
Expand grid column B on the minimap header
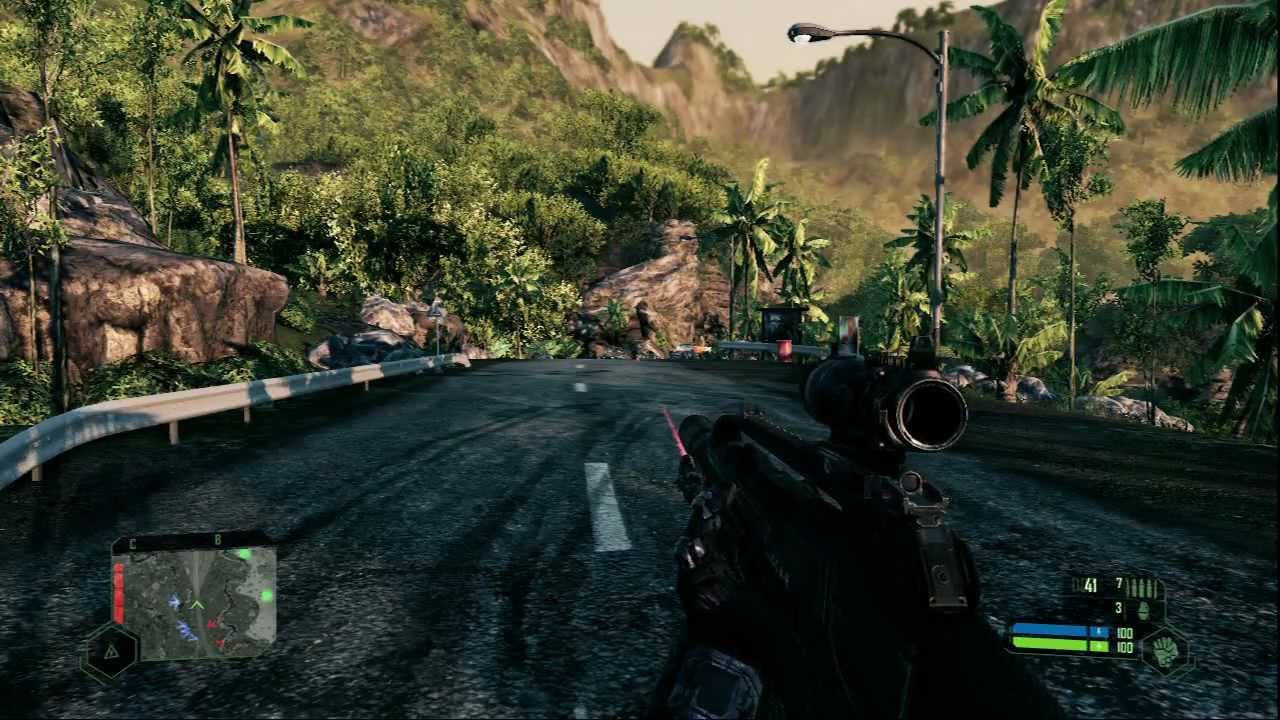[218, 539]
